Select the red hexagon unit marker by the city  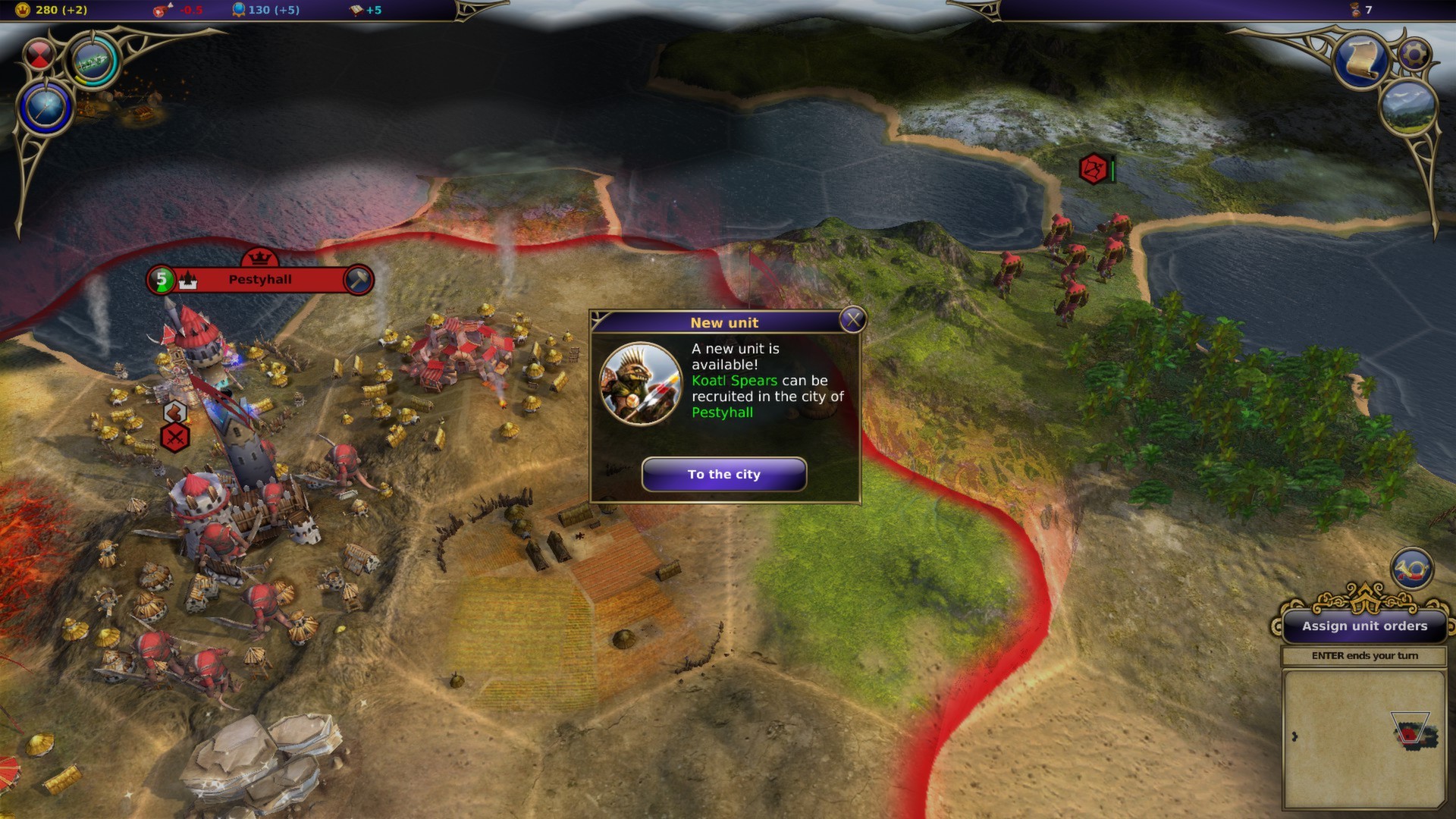tap(175, 438)
